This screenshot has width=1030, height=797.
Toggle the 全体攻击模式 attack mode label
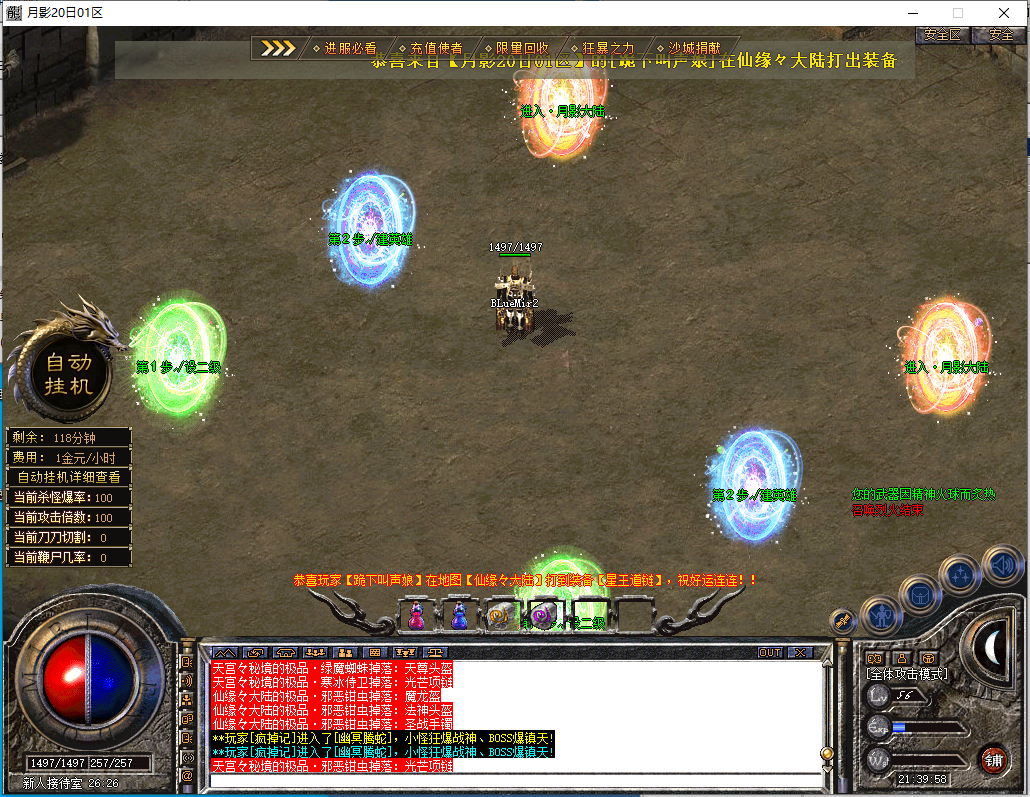pos(906,674)
